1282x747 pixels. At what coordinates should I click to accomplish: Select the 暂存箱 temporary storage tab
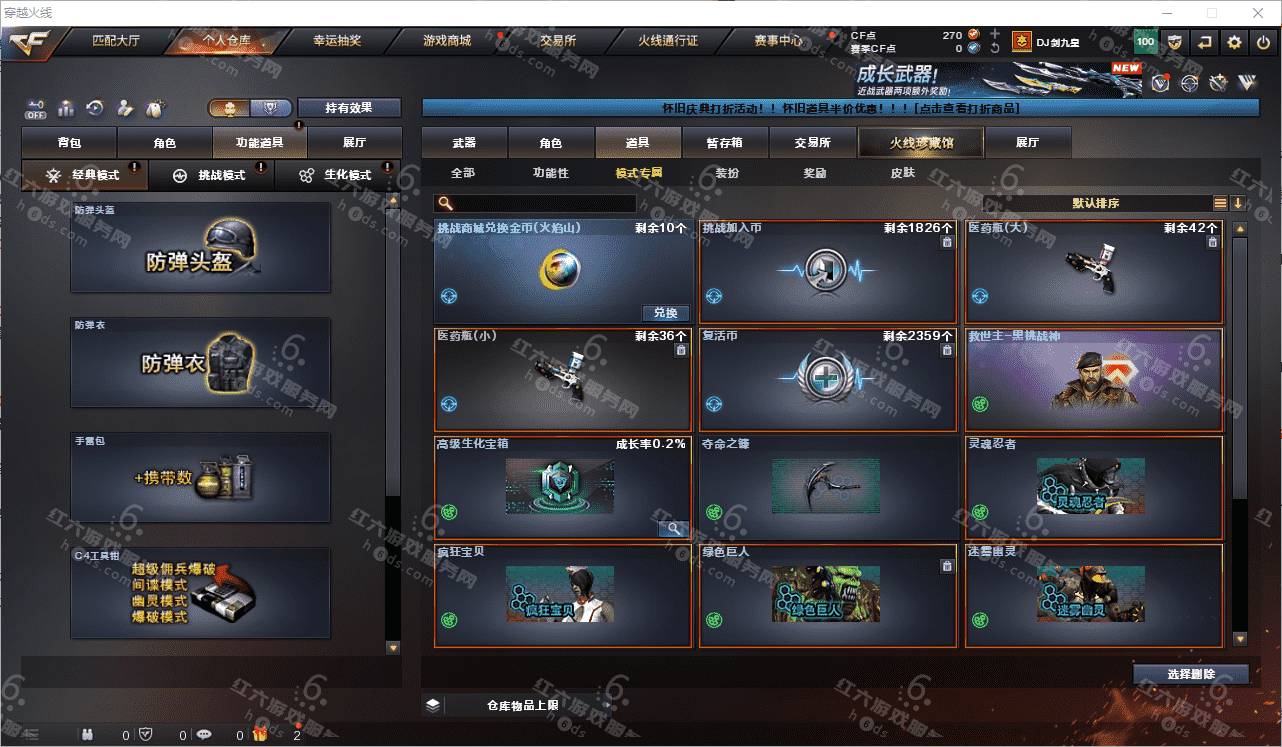click(x=724, y=143)
